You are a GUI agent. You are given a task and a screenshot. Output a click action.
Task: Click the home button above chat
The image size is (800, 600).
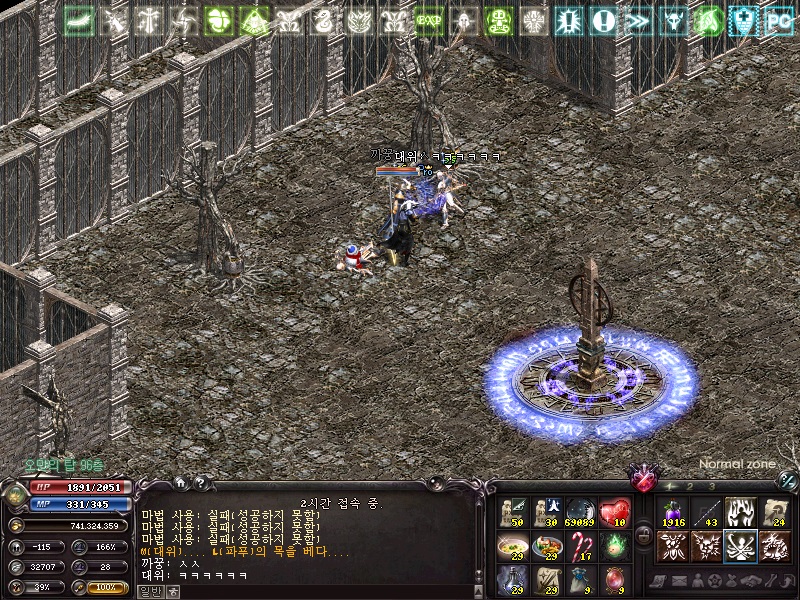[x=180, y=483]
